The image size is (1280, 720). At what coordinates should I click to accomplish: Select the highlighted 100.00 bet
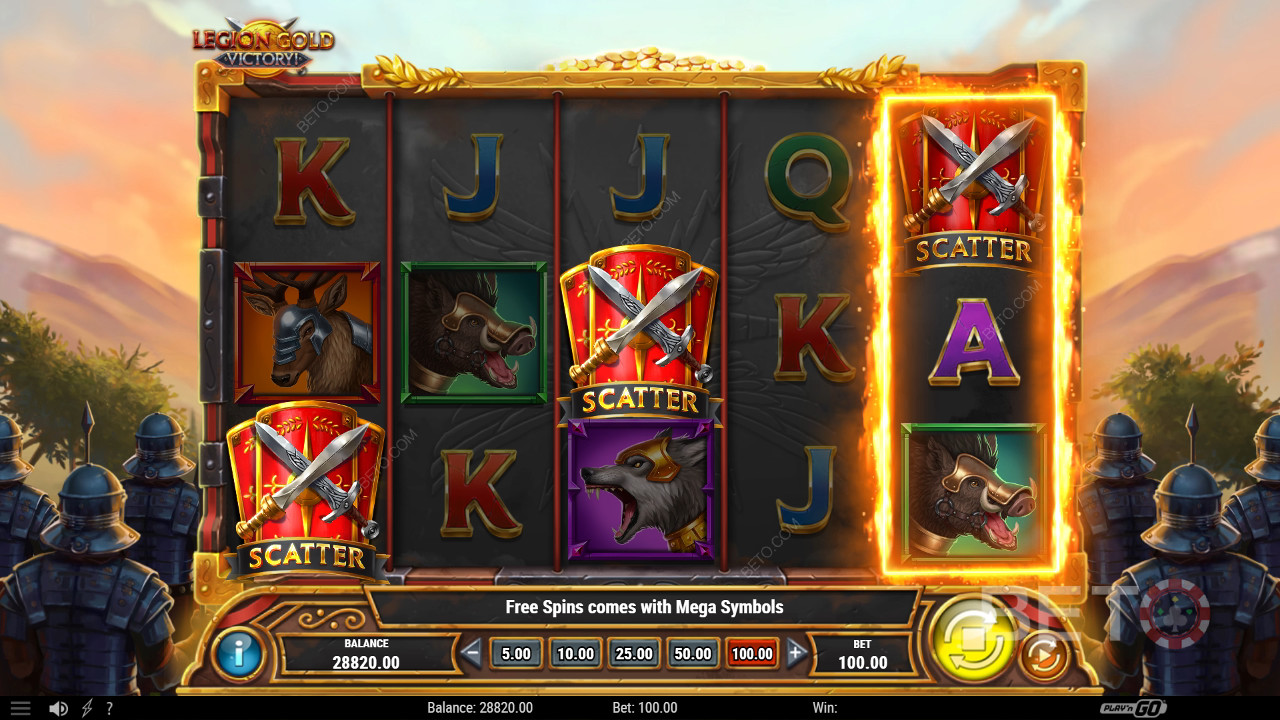coord(752,654)
